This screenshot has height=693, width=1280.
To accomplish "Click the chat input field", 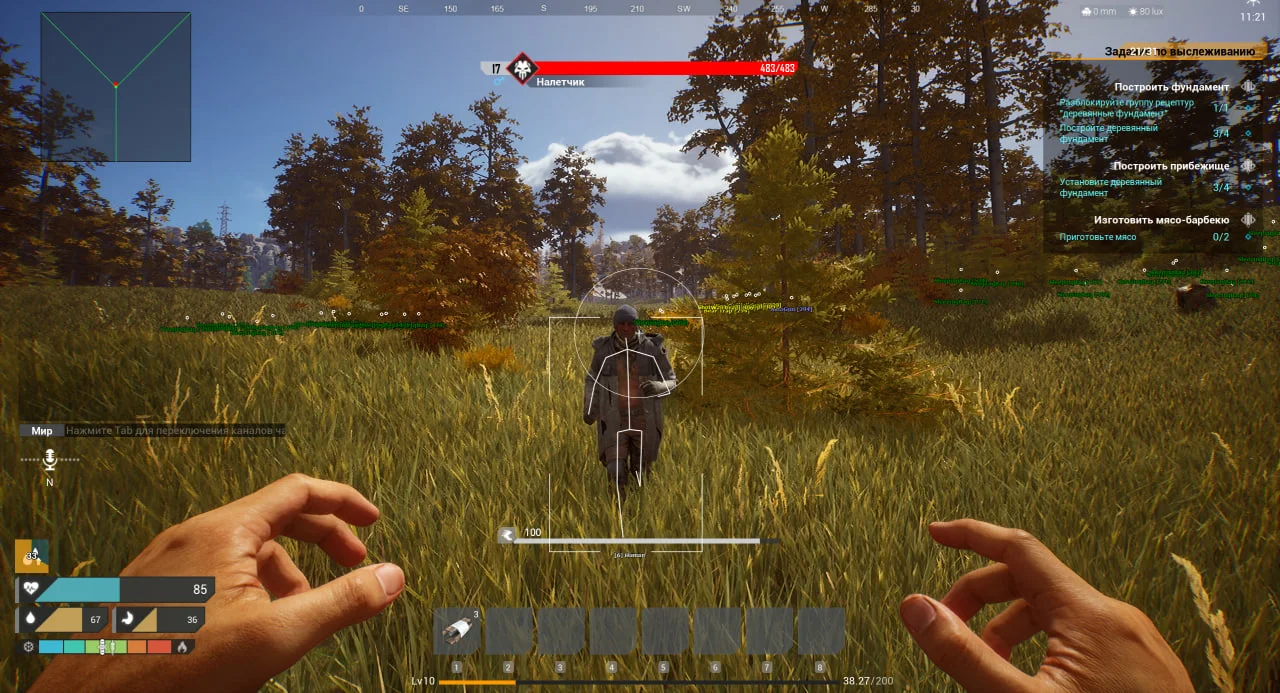I will click(175, 431).
